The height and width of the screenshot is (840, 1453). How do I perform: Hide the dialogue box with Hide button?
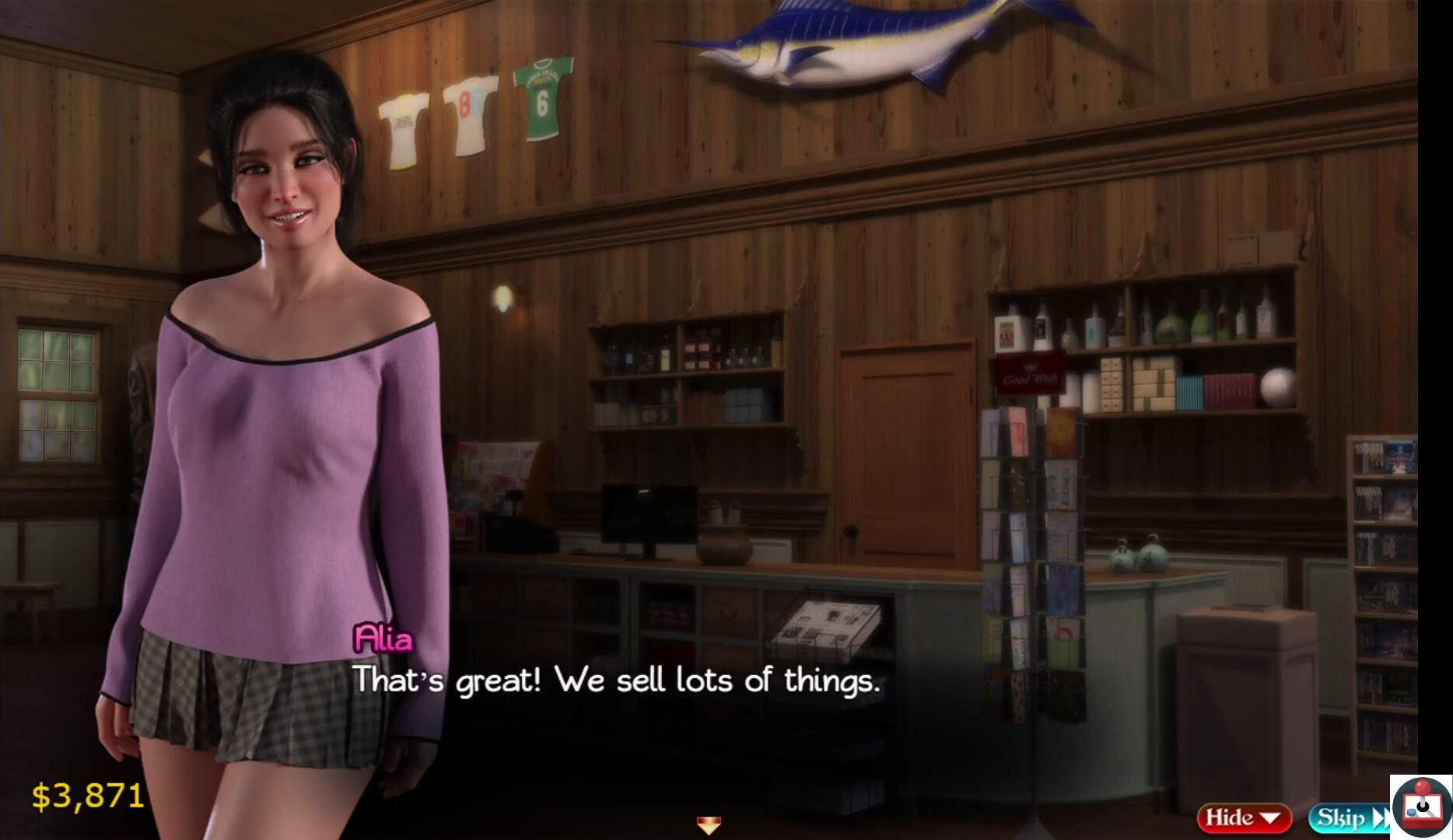1243,817
